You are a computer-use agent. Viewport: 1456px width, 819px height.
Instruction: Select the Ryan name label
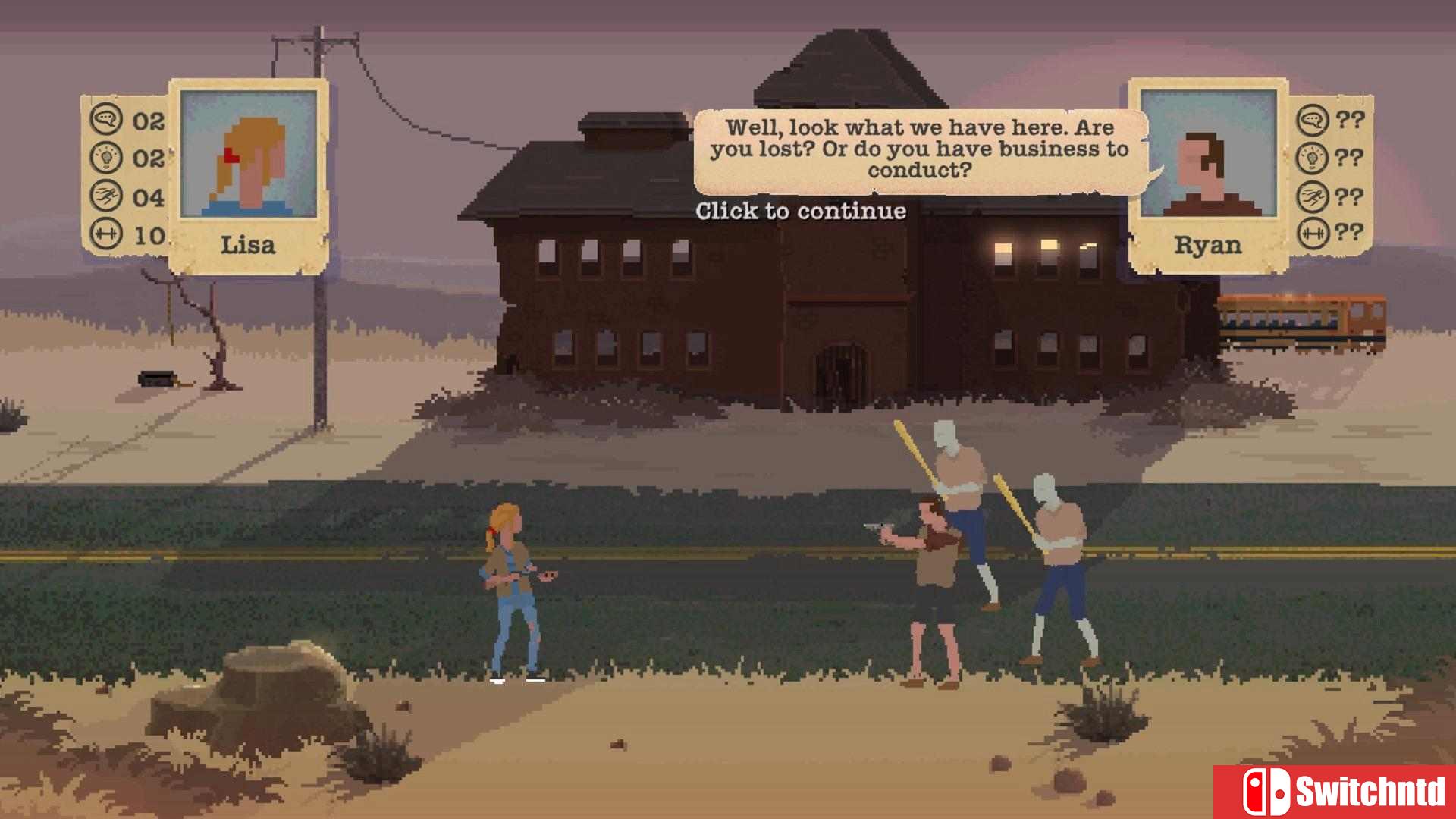coord(1209,245)
